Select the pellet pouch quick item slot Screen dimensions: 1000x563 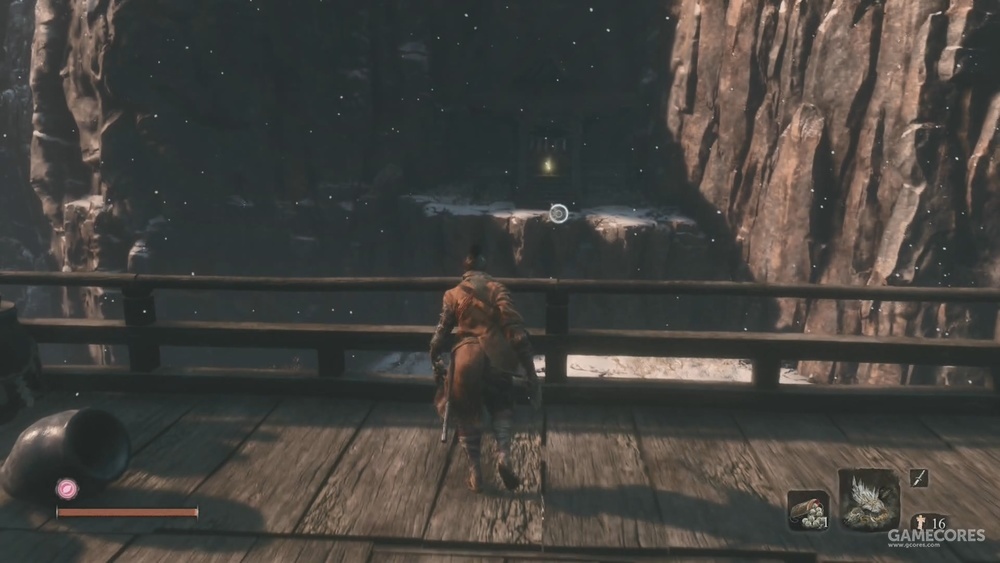[807, 509]
